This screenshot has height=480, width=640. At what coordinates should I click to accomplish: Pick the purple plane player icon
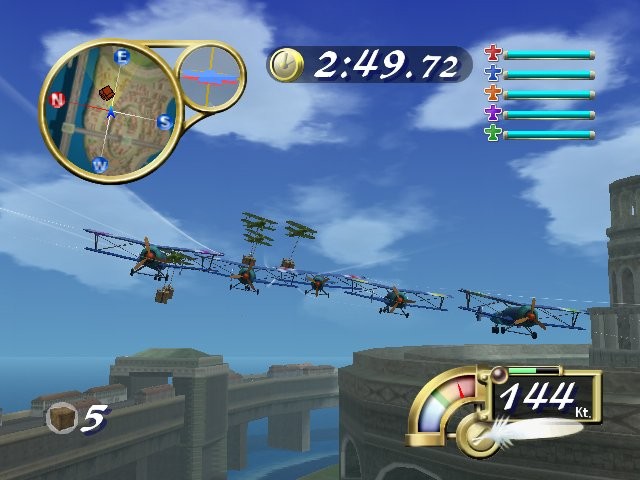[492, 113]
